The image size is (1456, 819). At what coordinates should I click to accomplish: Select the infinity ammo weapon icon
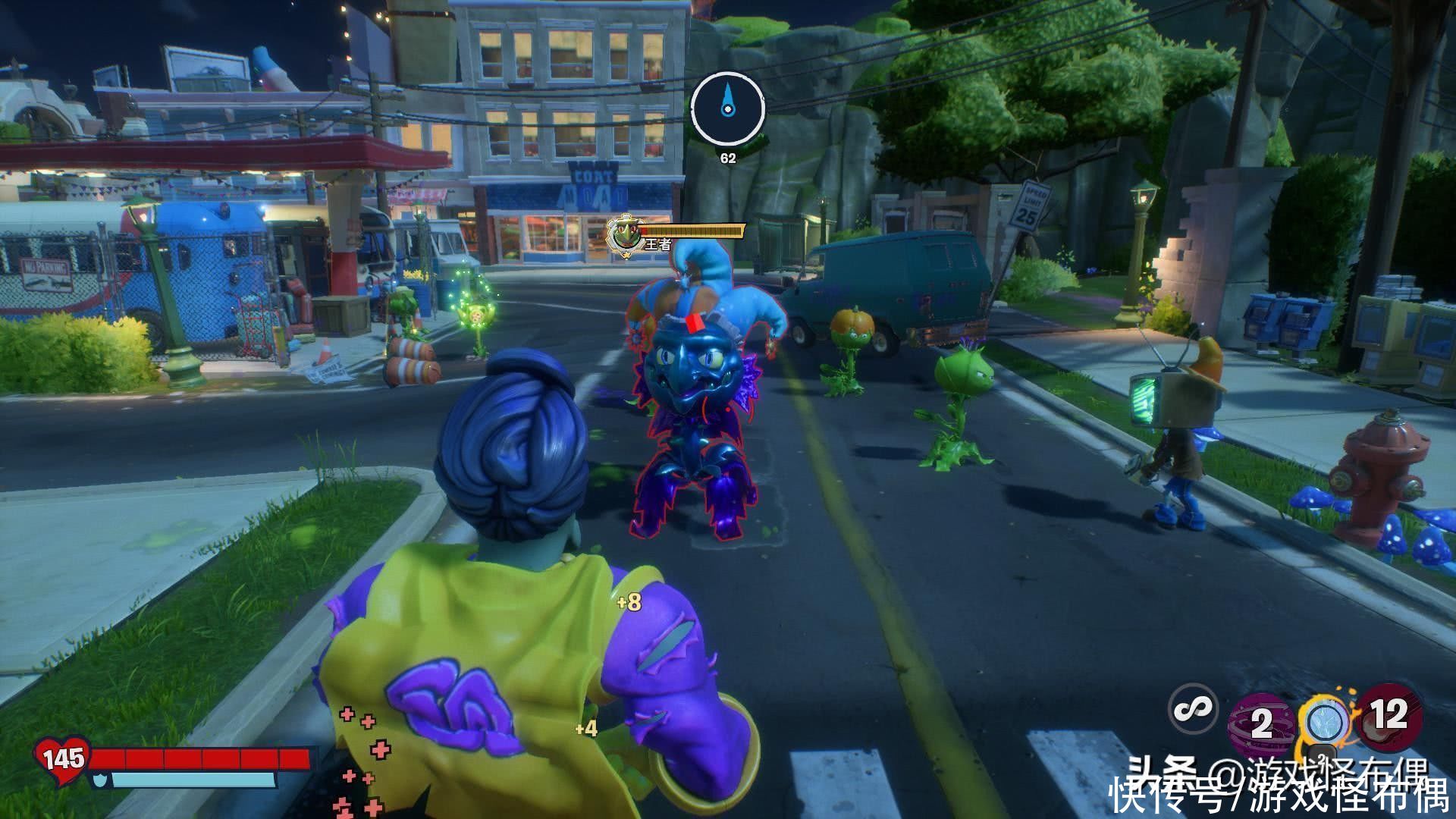[x=1193, y=710]
